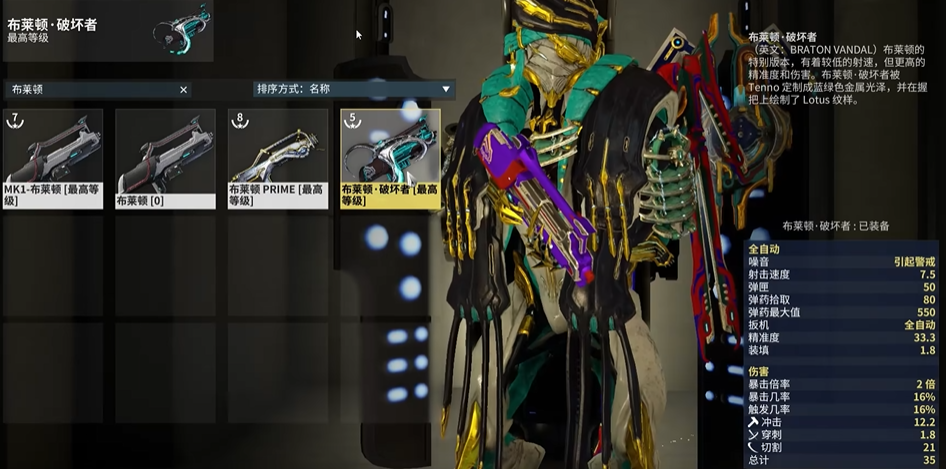Image resolution: width=946 pixels, height=469 pixels.
Task: Choose the 布莱顿 [0] weapon tile
Action: coord(165,158)
